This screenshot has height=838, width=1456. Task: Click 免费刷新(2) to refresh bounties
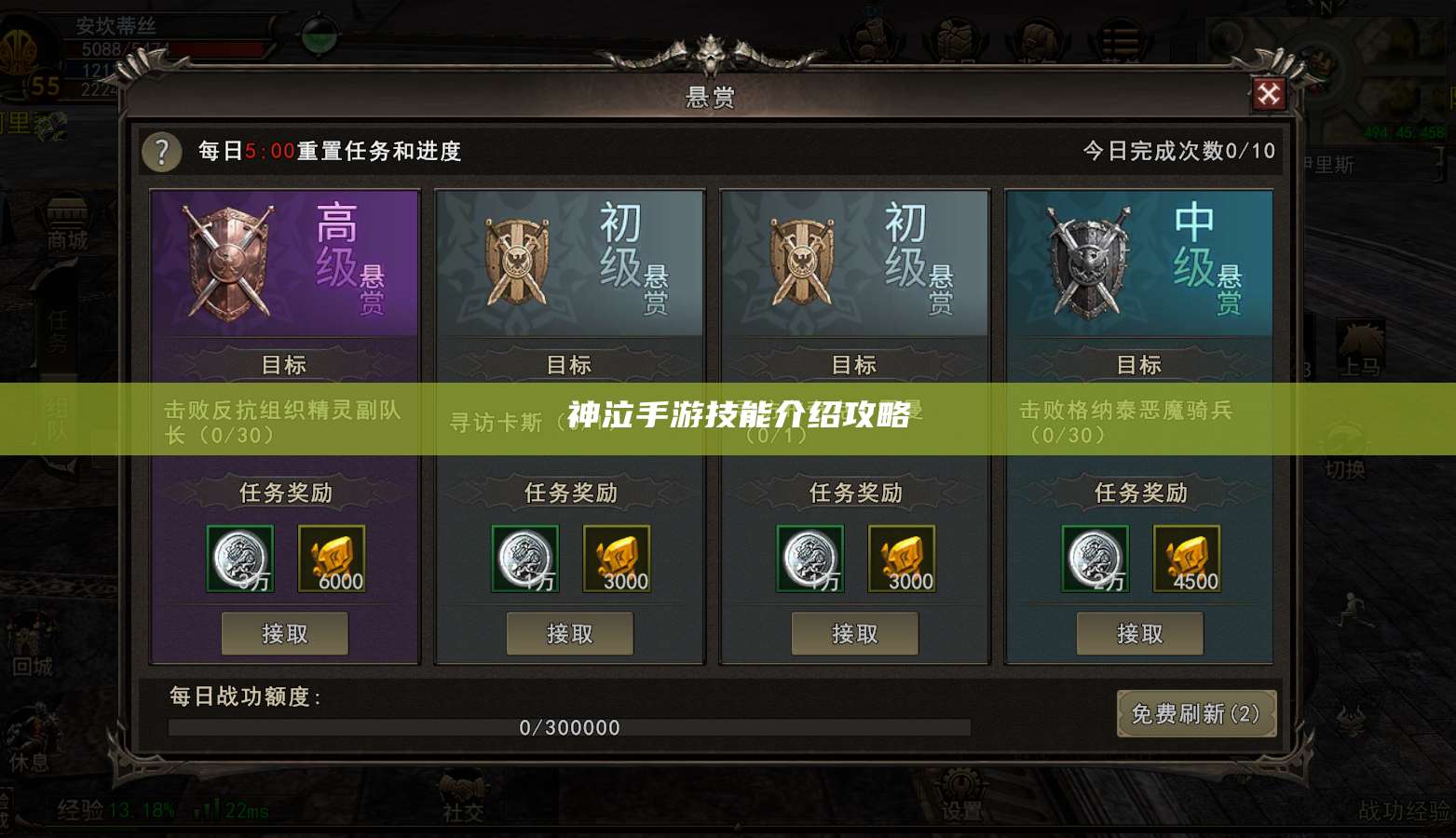click(x=1197, y=715)
